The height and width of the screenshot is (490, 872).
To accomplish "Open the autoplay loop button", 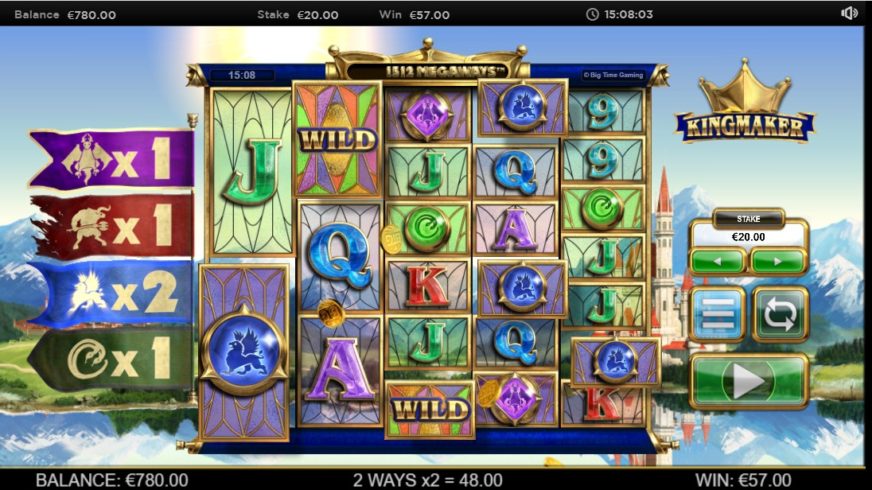I will [x=779, y=315].
